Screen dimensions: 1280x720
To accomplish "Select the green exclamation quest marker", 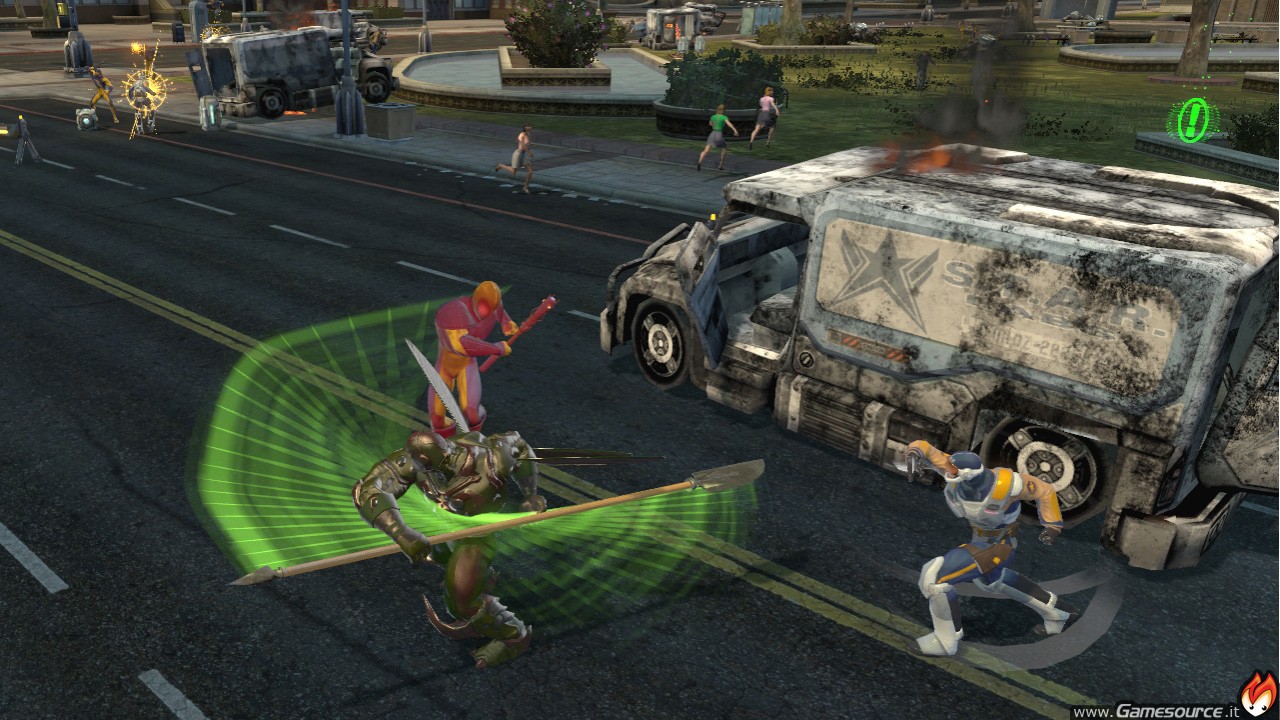I will [x=1192, y=121].
